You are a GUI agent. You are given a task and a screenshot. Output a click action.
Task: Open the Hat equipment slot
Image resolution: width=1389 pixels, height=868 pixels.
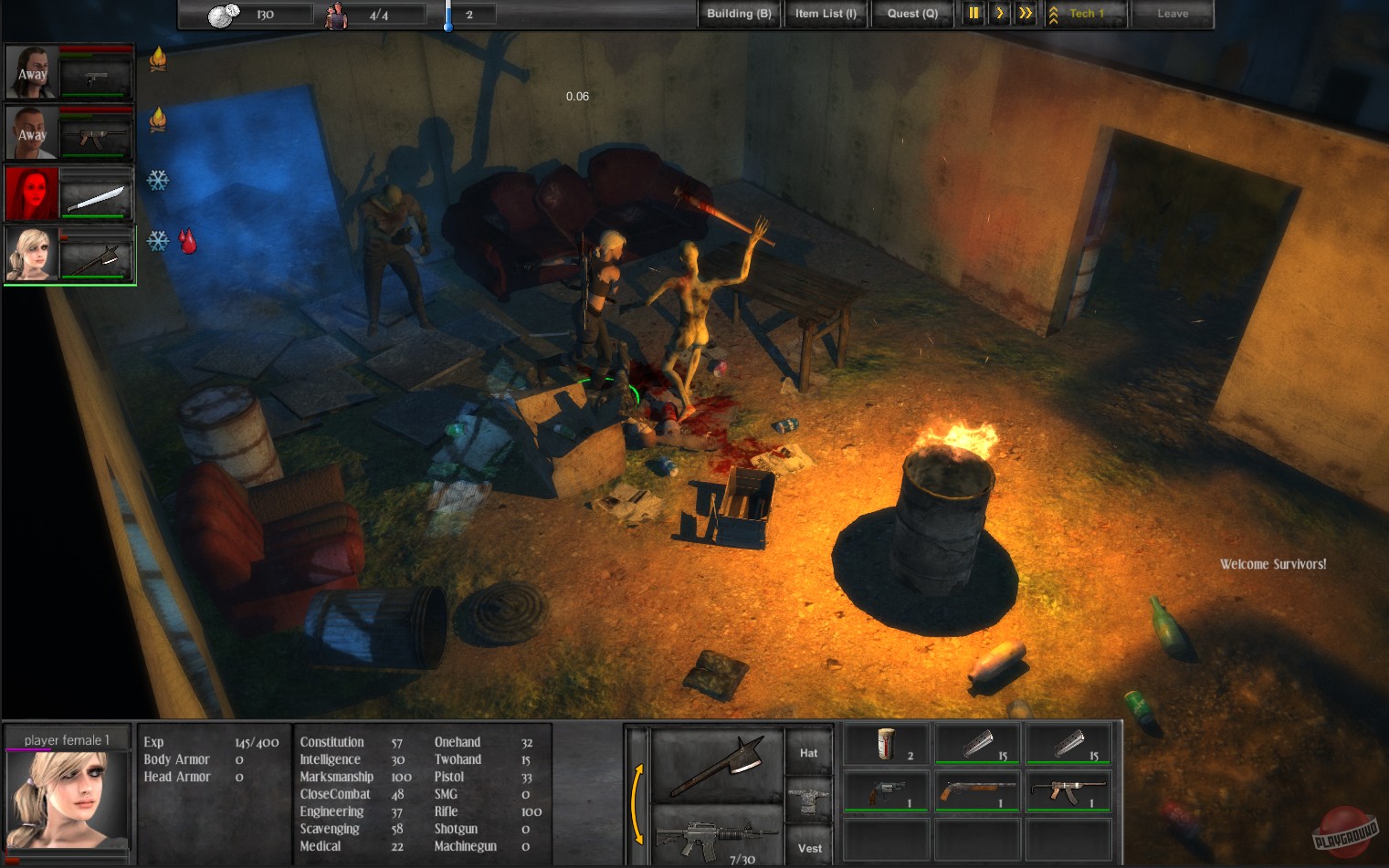[x=807, y=750]
